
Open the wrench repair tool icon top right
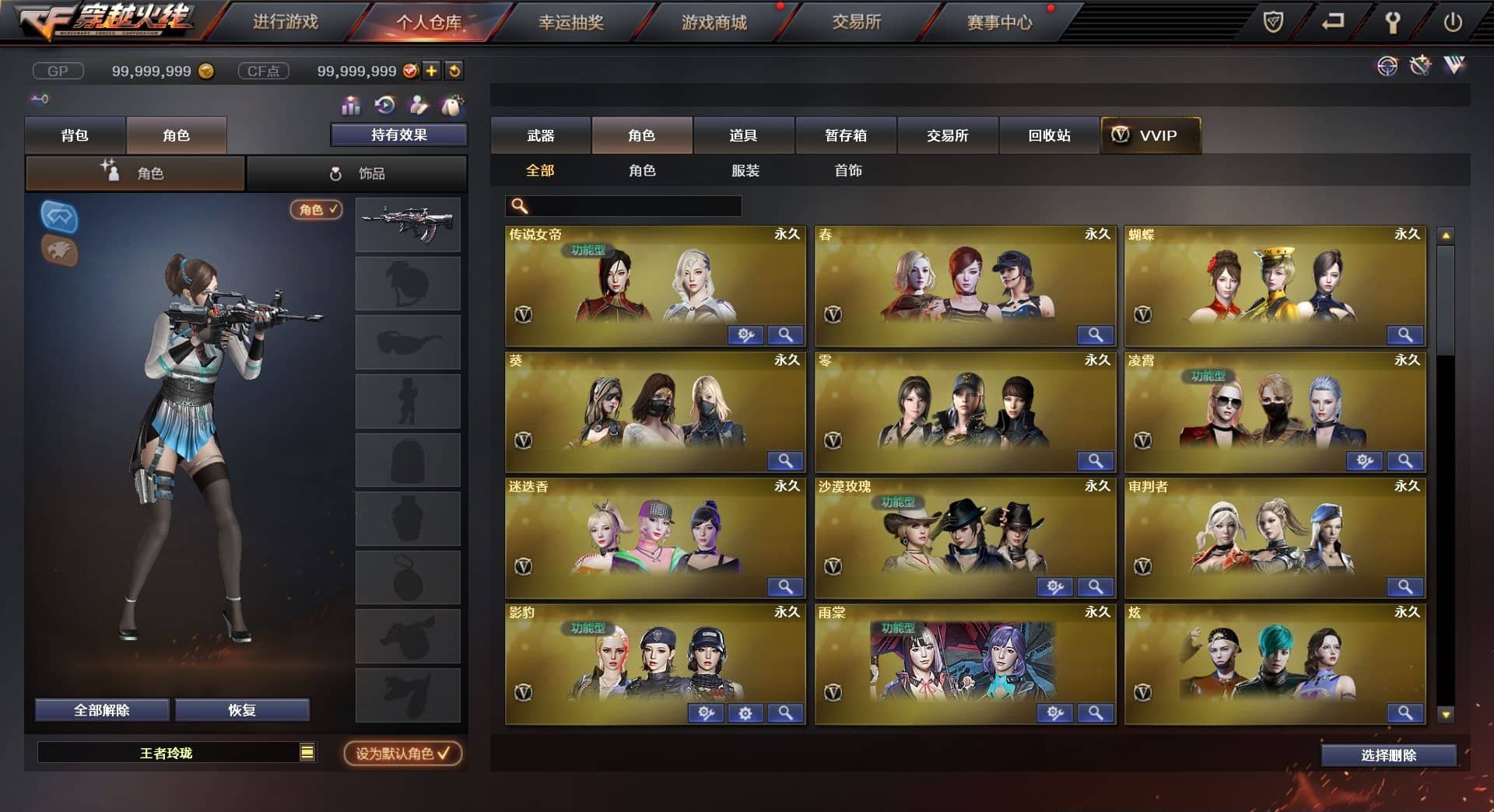tap(1420, 67)
